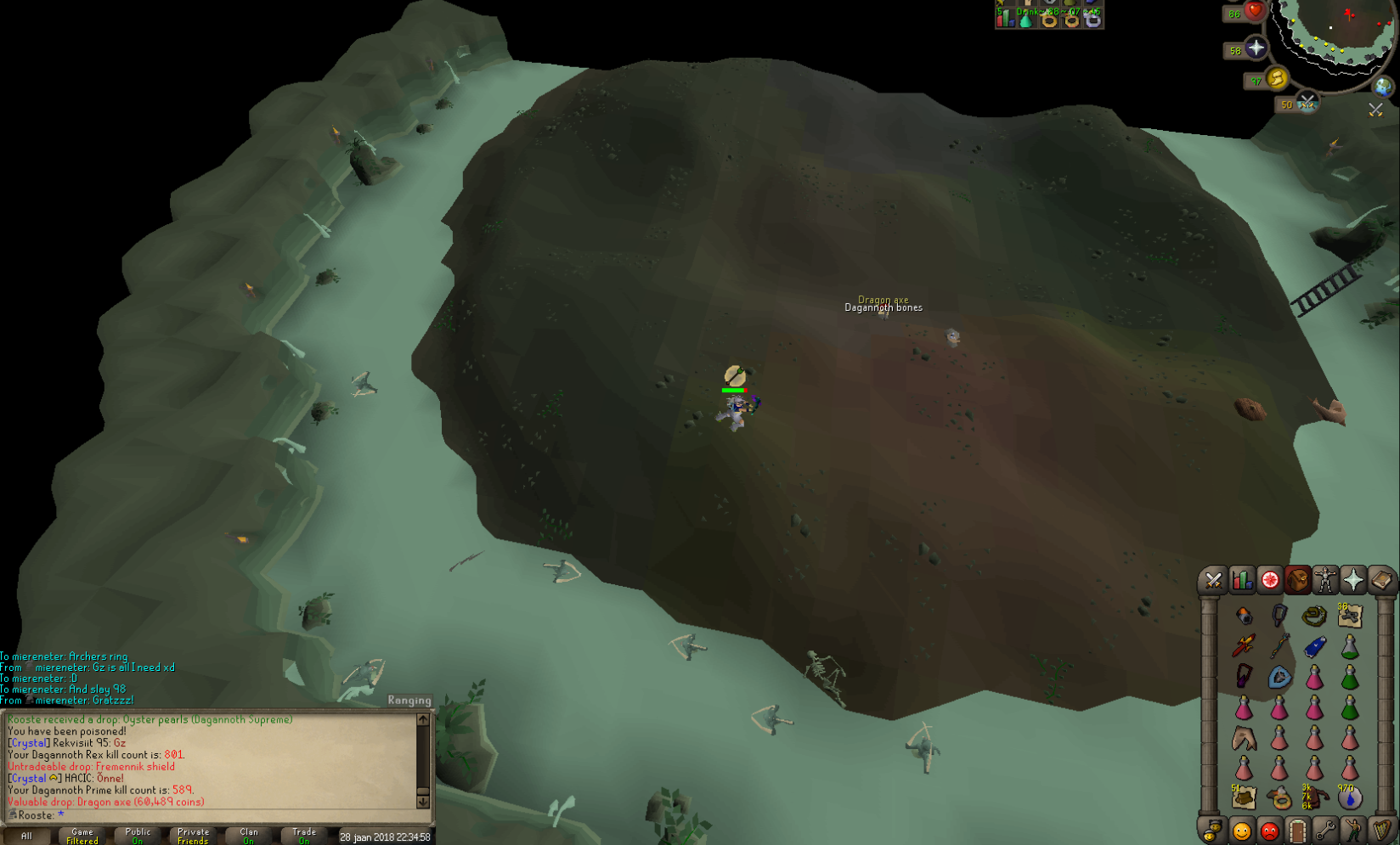Viewport: 1400px width, 845px height.
Task: Open the World Map globe
Action: click(1383, 87)
